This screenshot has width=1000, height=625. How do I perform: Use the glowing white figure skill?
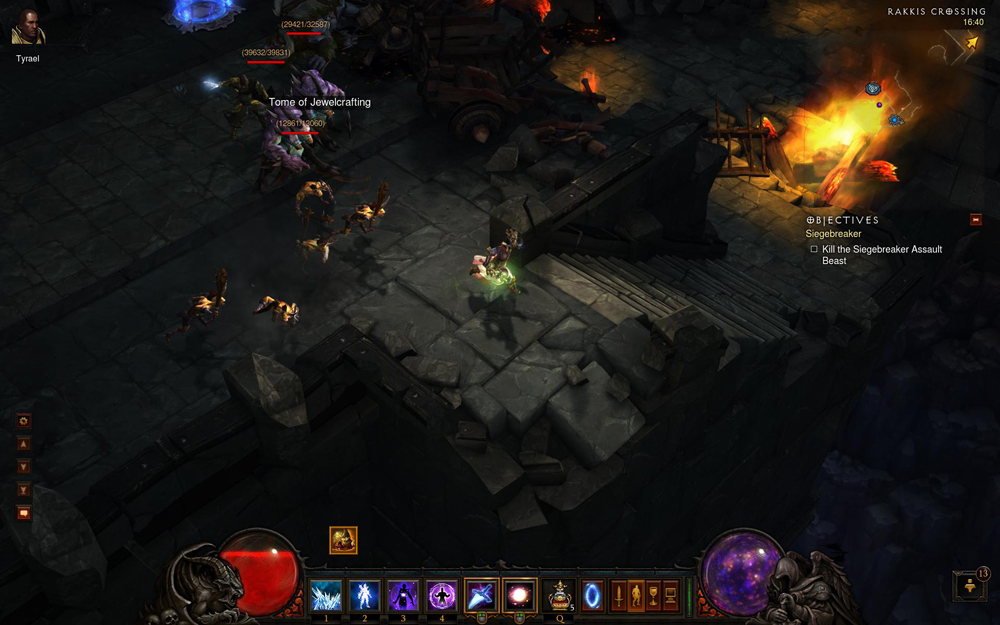[364, 595]
